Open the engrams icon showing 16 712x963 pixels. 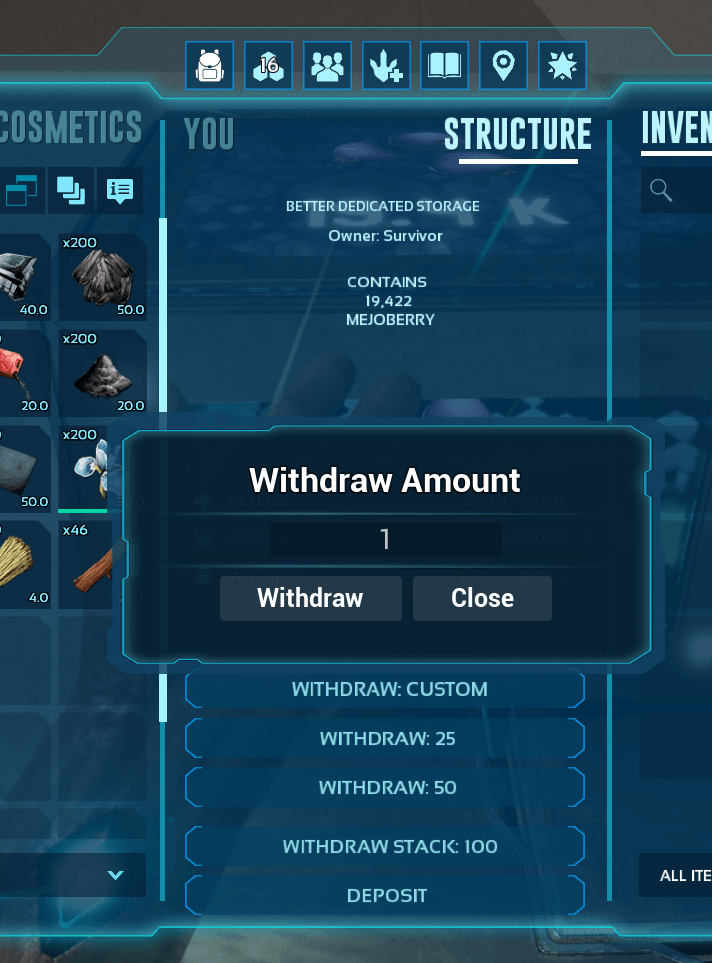coord(268,66)
